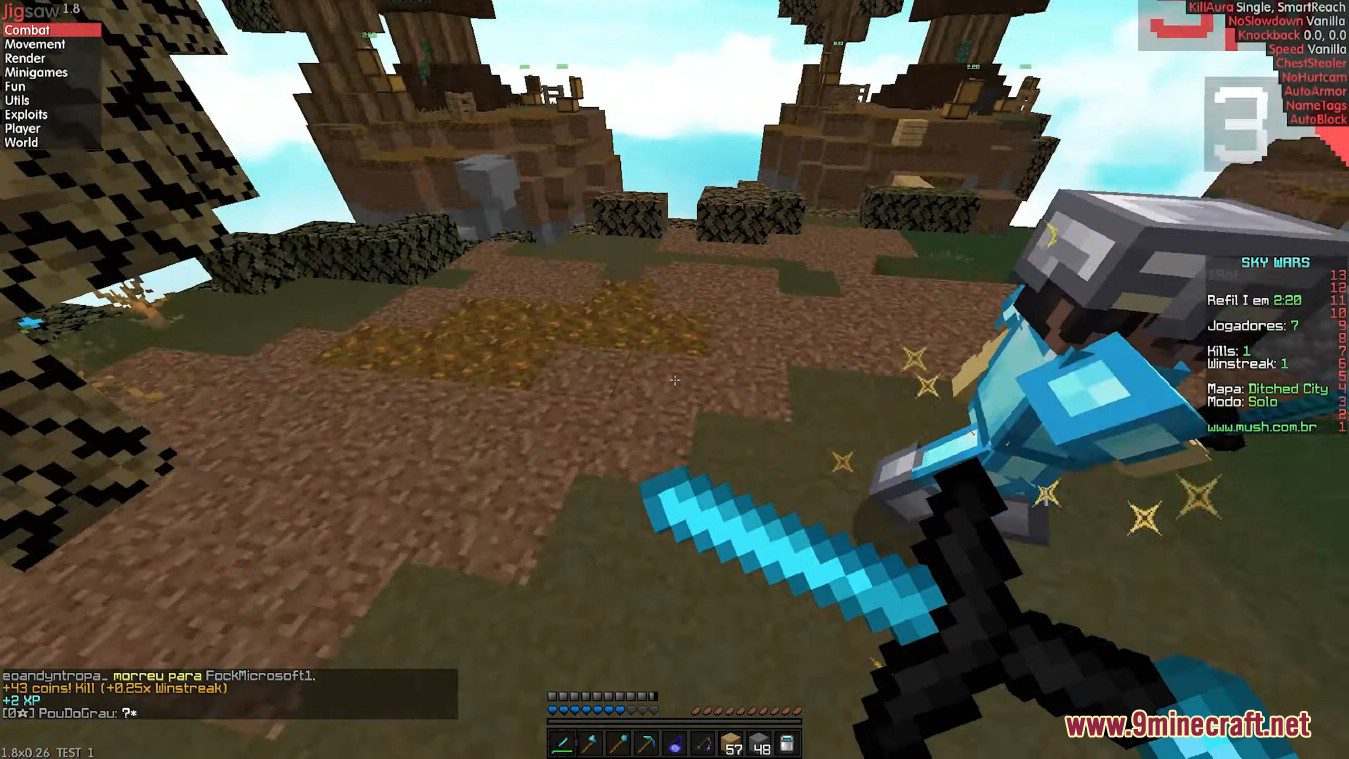This screenshot has height=759, width=1349.
Task: Select the diamond axe in the hotbar
Action: click(589, 742)
